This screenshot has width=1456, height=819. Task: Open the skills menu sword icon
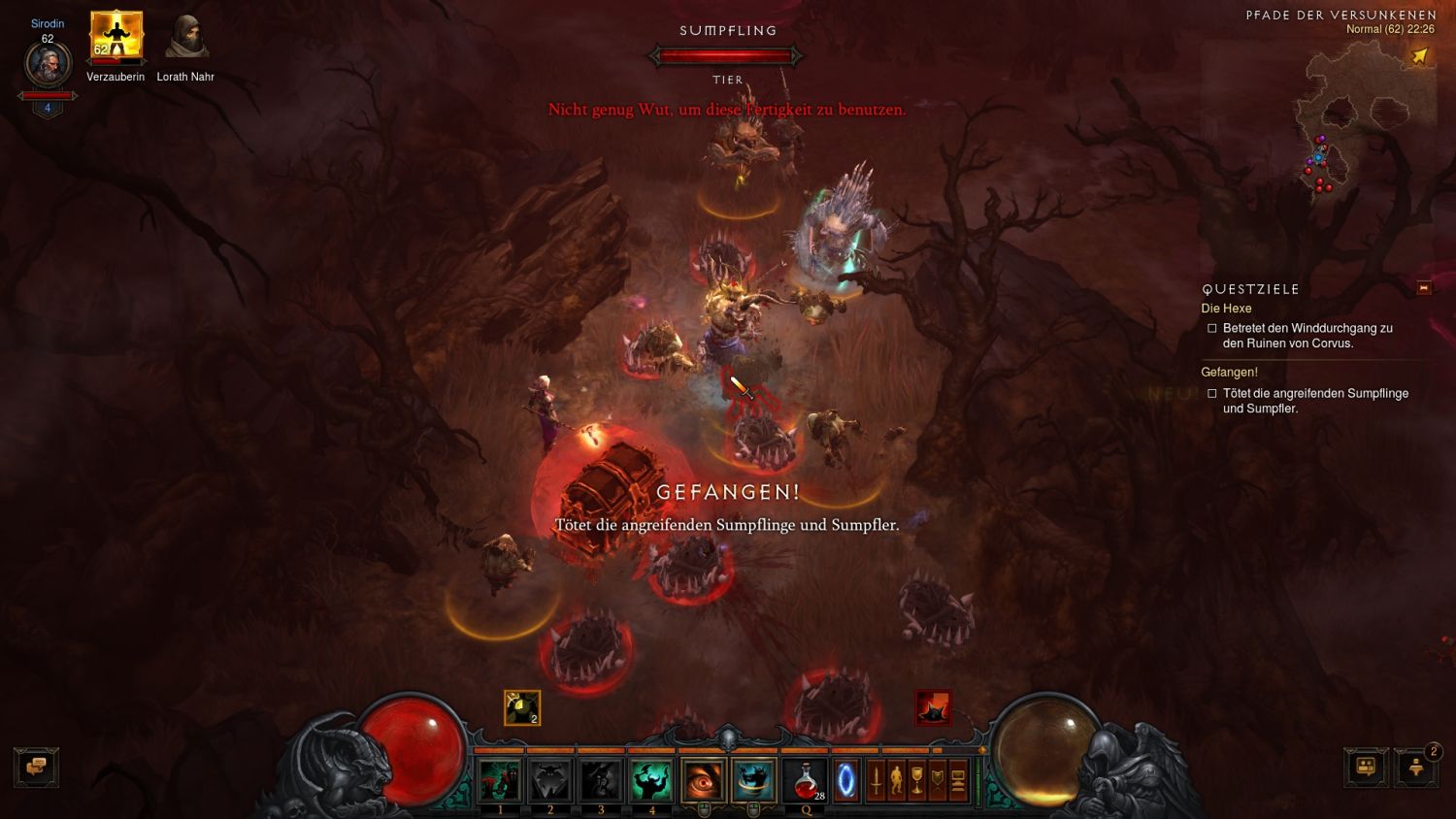click(876, 780)
